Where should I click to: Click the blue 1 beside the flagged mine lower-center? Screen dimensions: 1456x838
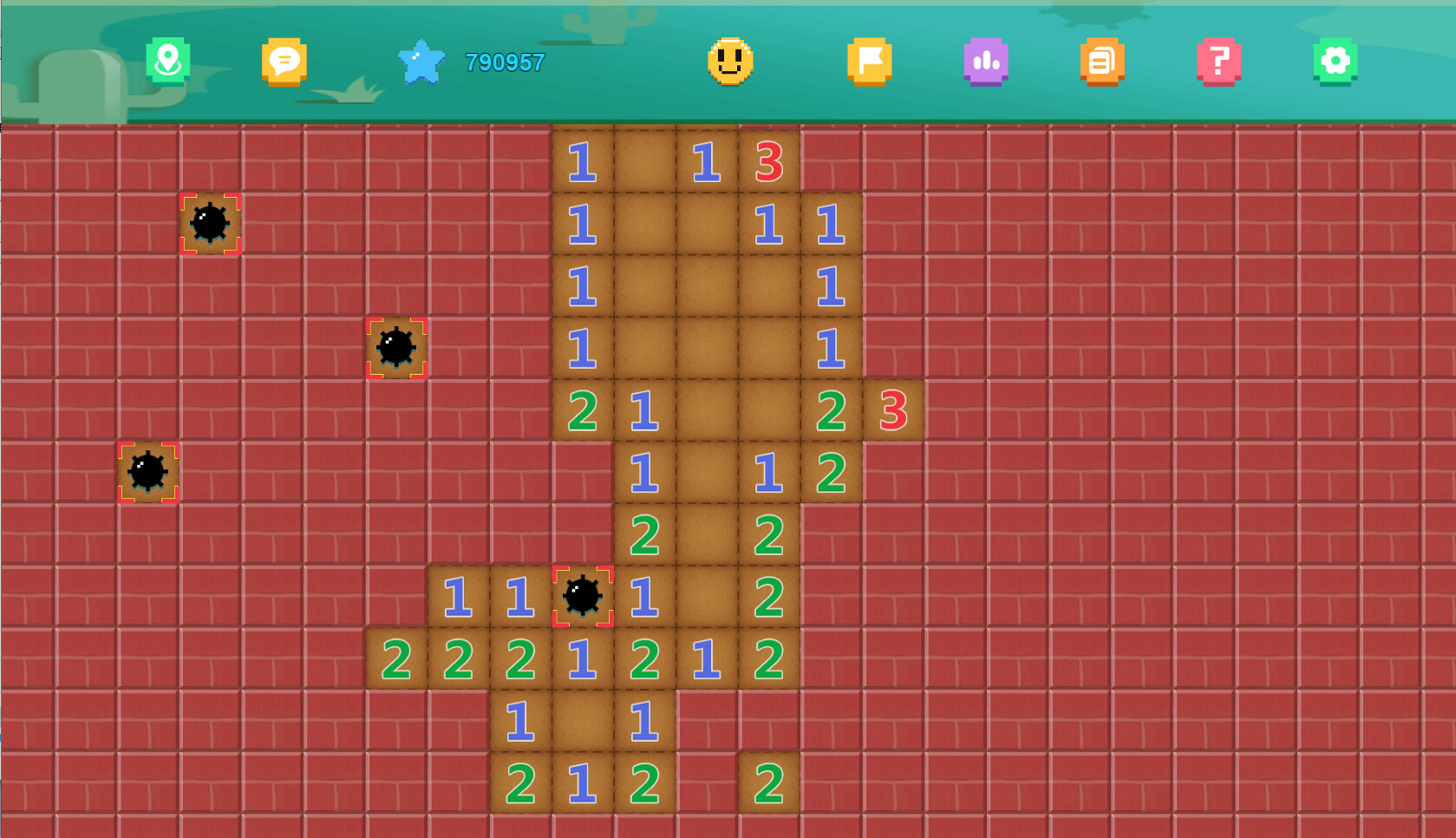coord(643,596)
